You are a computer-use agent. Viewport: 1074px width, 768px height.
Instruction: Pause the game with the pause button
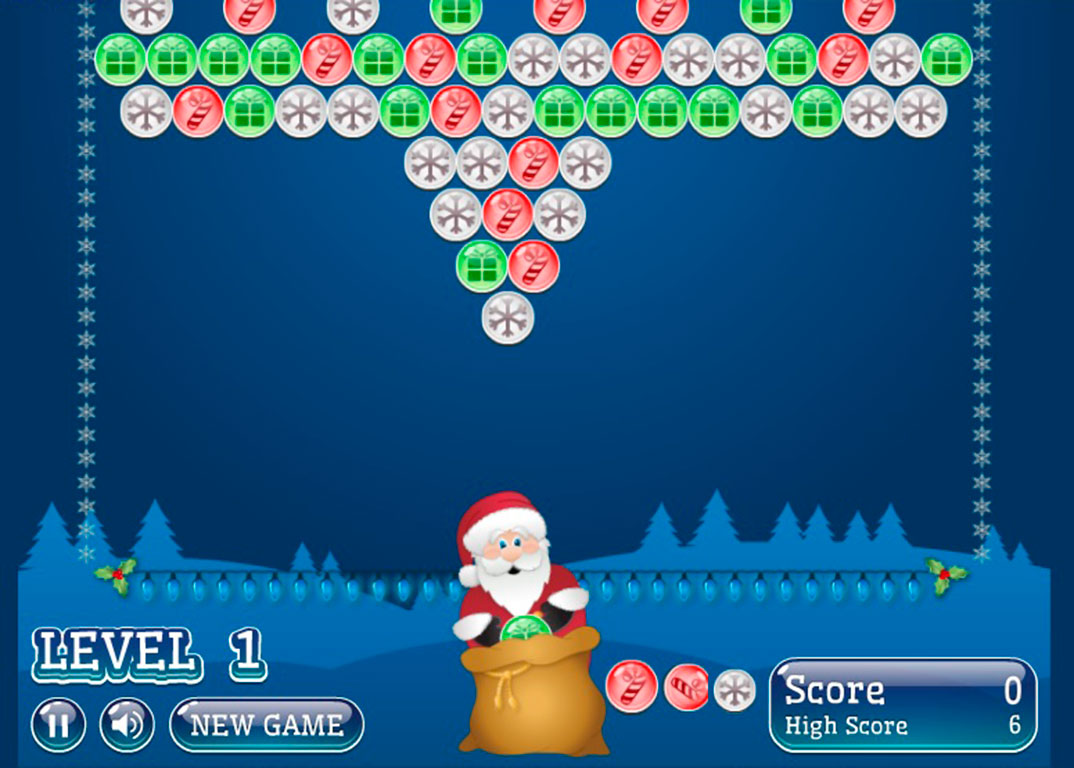(x=58, y=724)
